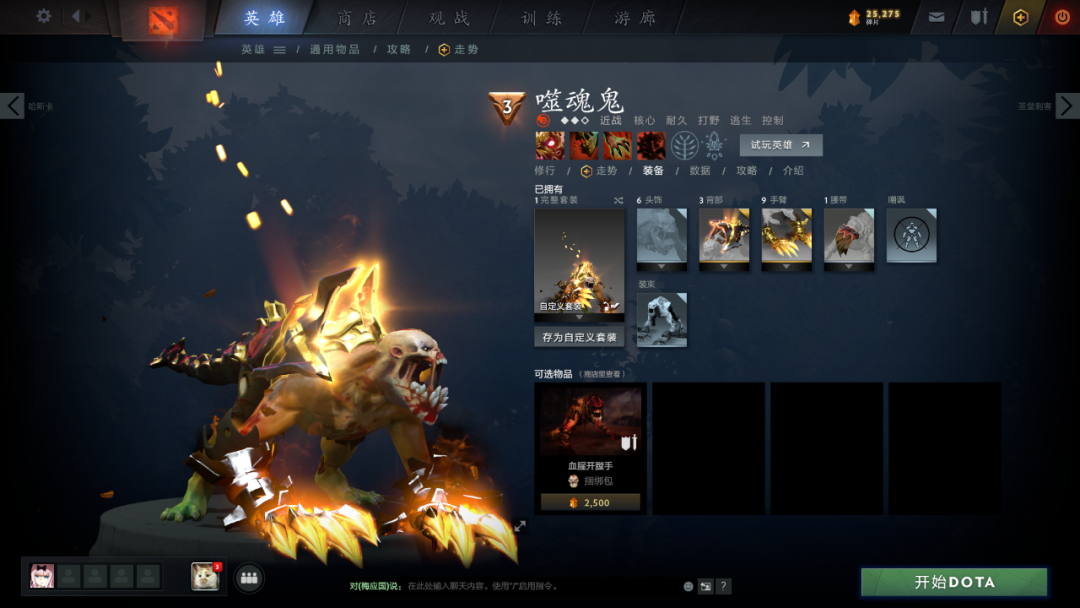Viewport: 1080px width, 608px height.
Task: Click the red power quit button
Action: pyautogui.click(x=1062, y=17)
